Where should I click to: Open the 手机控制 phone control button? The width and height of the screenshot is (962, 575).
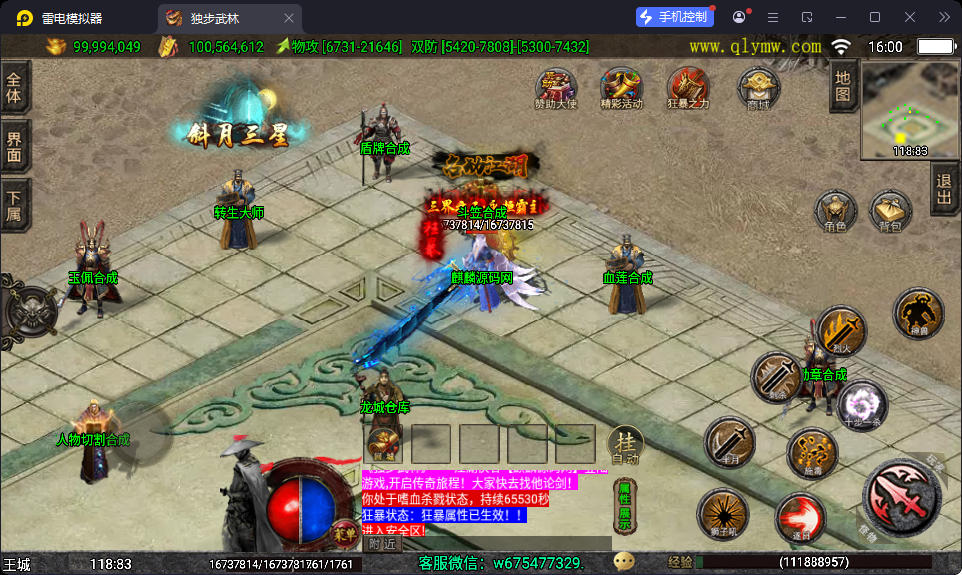click(675, 17)
